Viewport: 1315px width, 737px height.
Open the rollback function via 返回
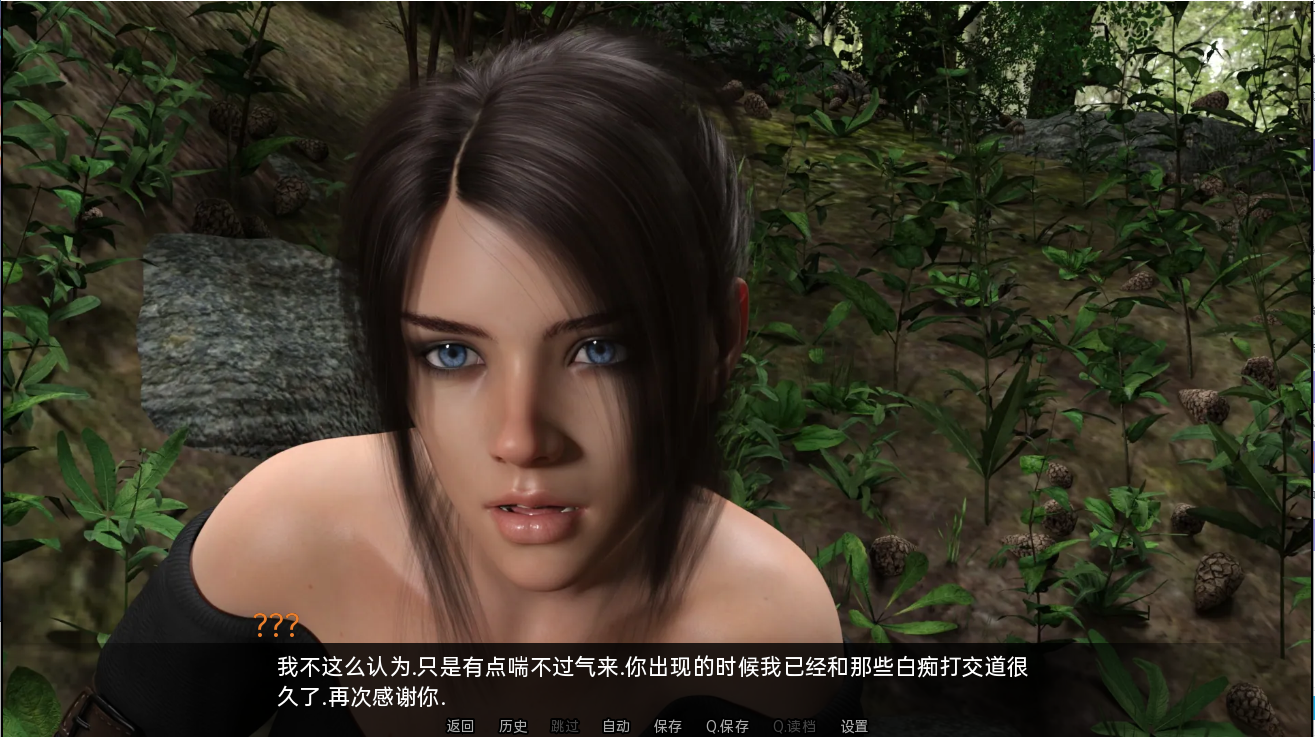pos(460,727)
